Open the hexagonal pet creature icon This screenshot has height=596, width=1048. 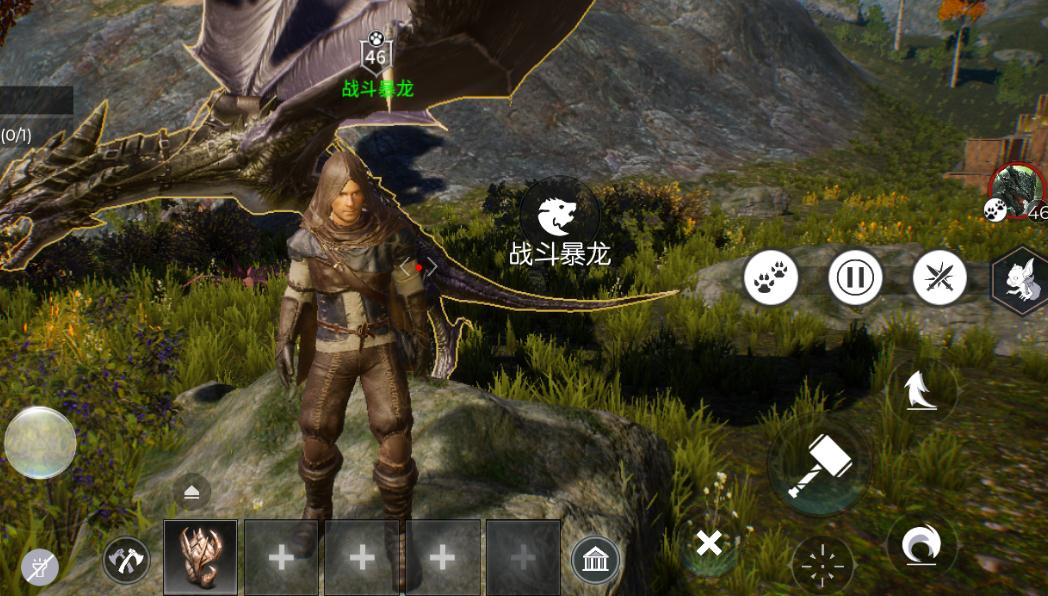(1022, 280)
